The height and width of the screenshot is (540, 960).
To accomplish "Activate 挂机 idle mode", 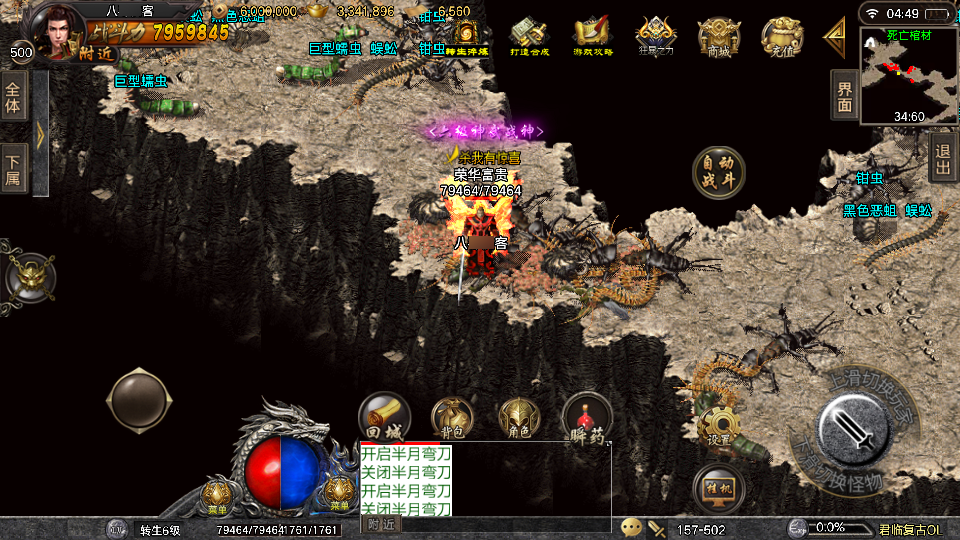I will [x=718, y=488].
